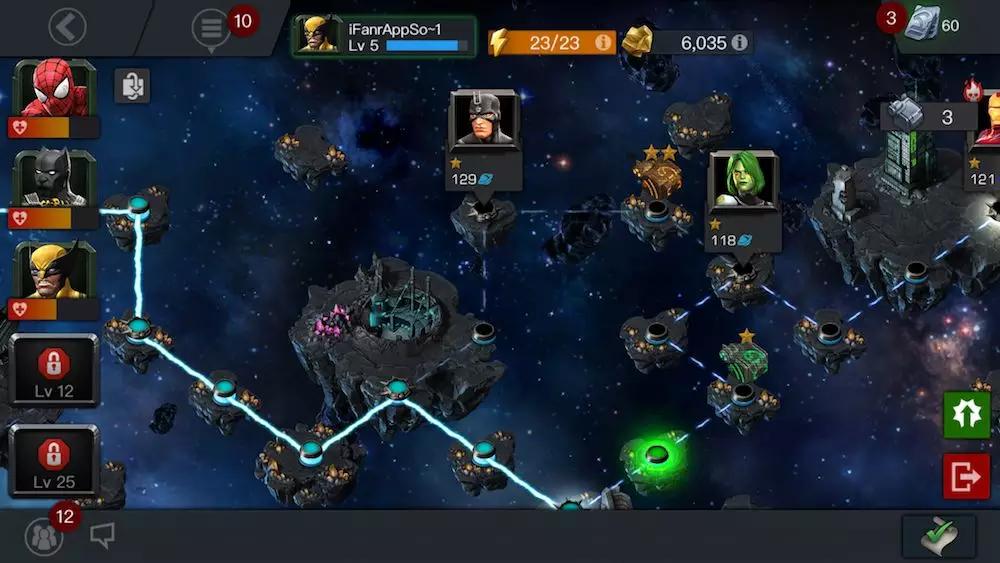Show energy info beside 23/23
This screenshot has width=1000, height=563.
603,42
